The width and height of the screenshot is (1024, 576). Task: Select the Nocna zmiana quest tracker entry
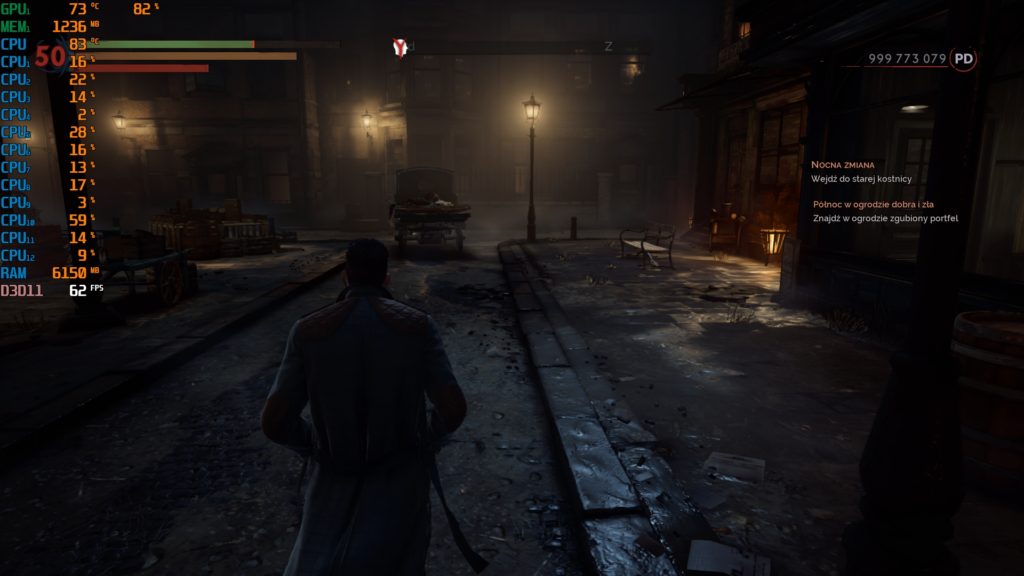pos(843,164)
